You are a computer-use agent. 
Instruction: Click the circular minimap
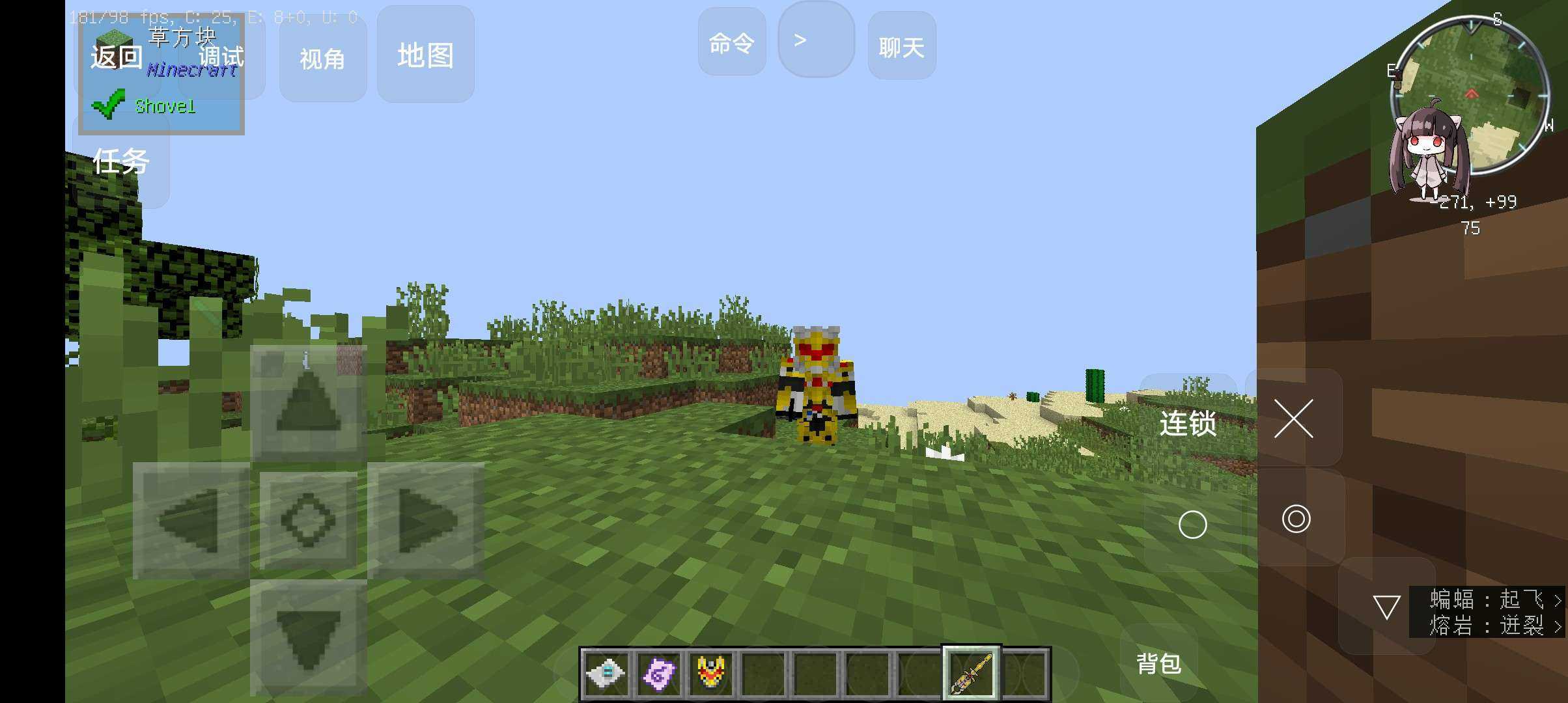pyautogui.click(x=1470, y=94)
